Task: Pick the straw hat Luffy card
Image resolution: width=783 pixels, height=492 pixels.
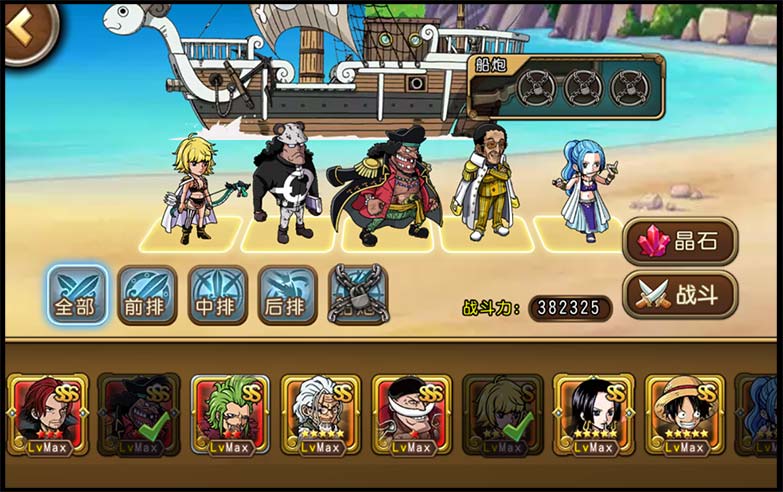Action: point(685,414)
